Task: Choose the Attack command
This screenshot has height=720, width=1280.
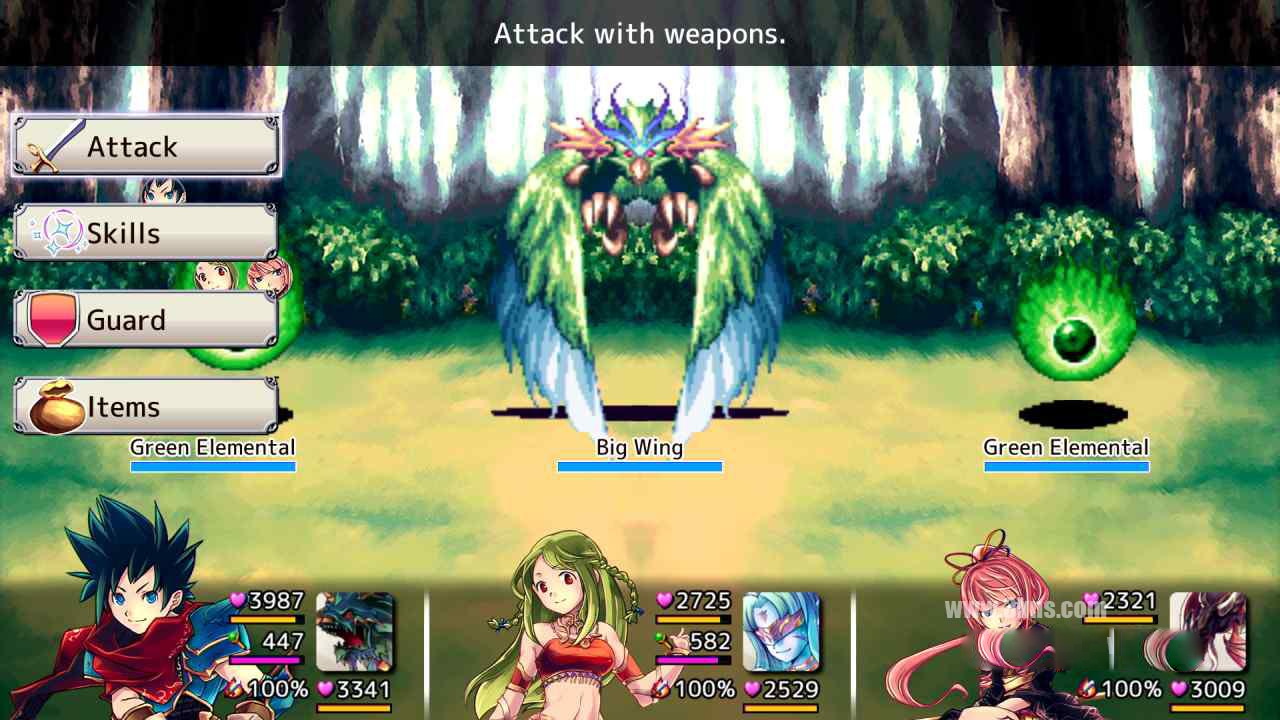Action: tap(146, 146)
